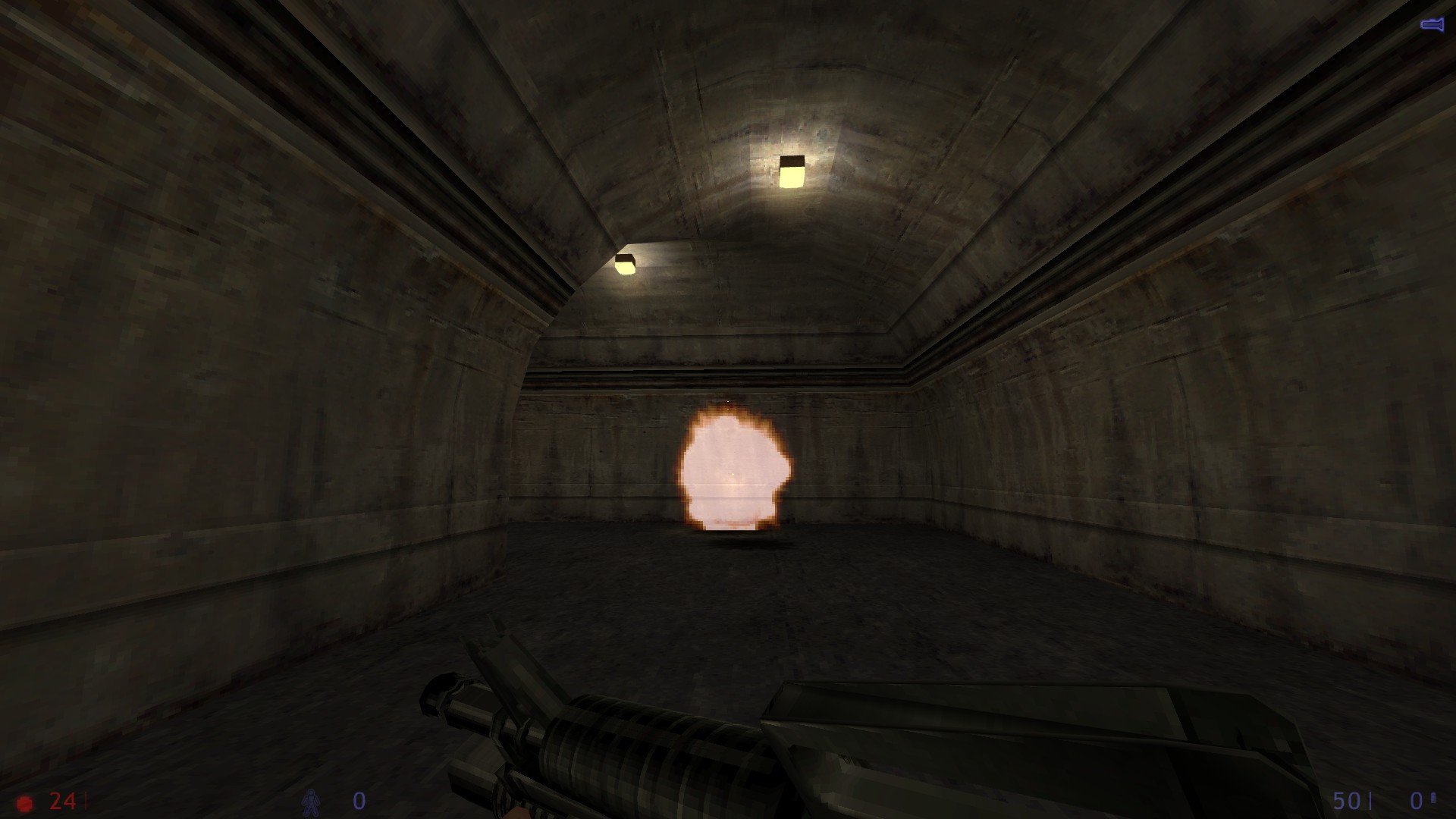Toggle the farther ceiling lamp
The width and height of the screenshot is (1456, 819).
tap(626, 263)
